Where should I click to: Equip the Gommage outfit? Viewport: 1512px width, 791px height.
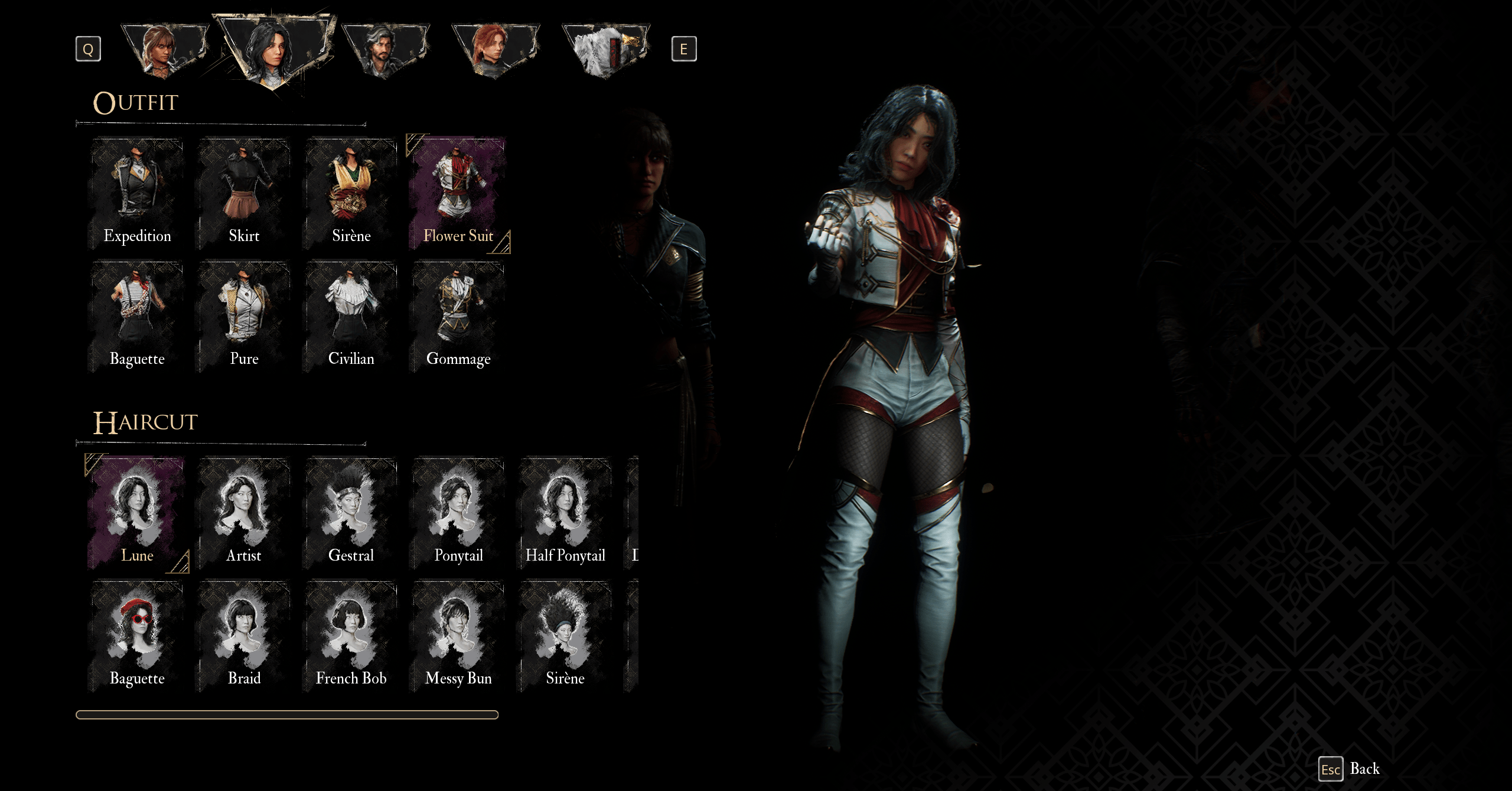(x=458, y=317)
